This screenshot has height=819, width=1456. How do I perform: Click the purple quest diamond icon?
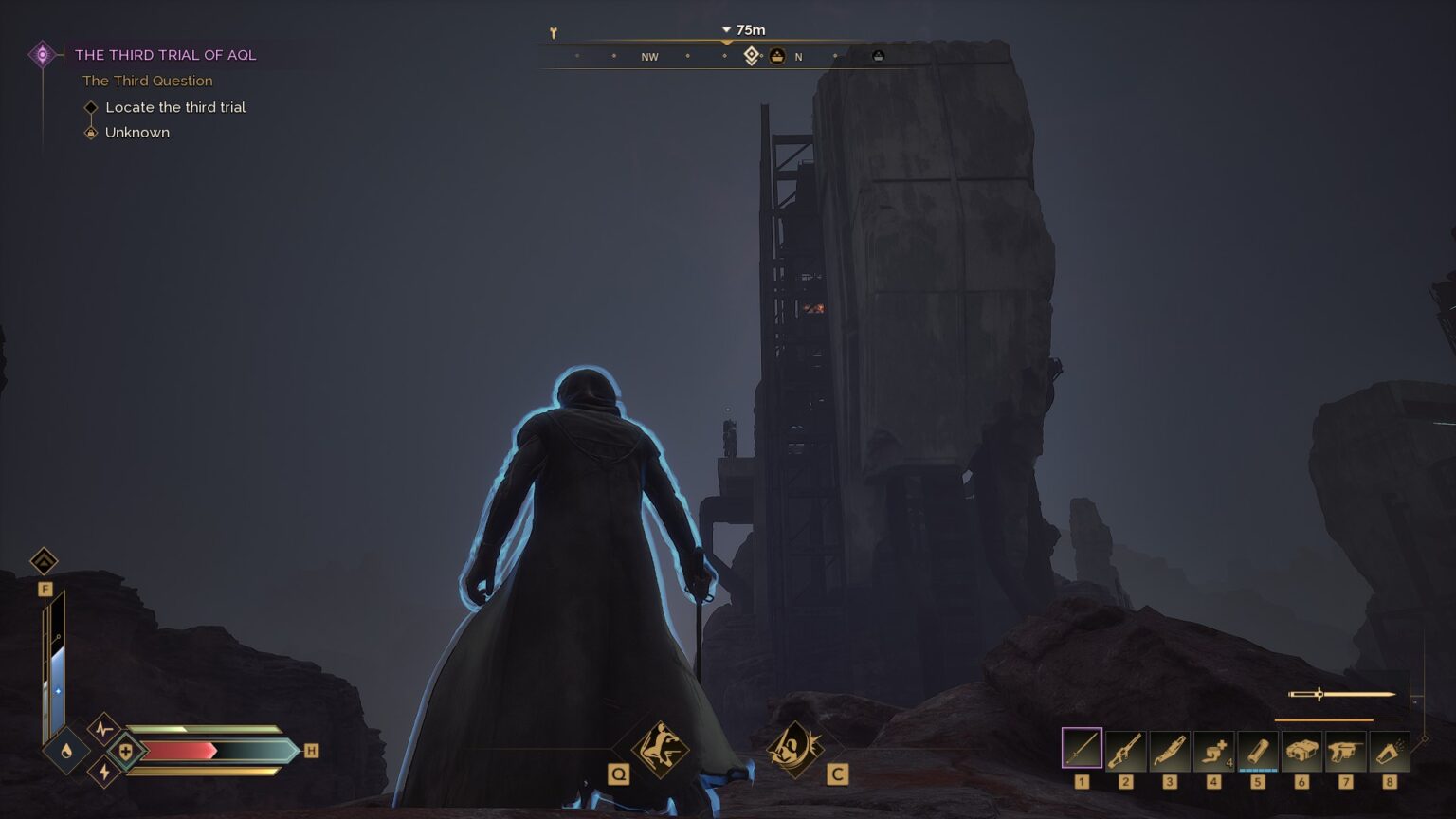42,55
